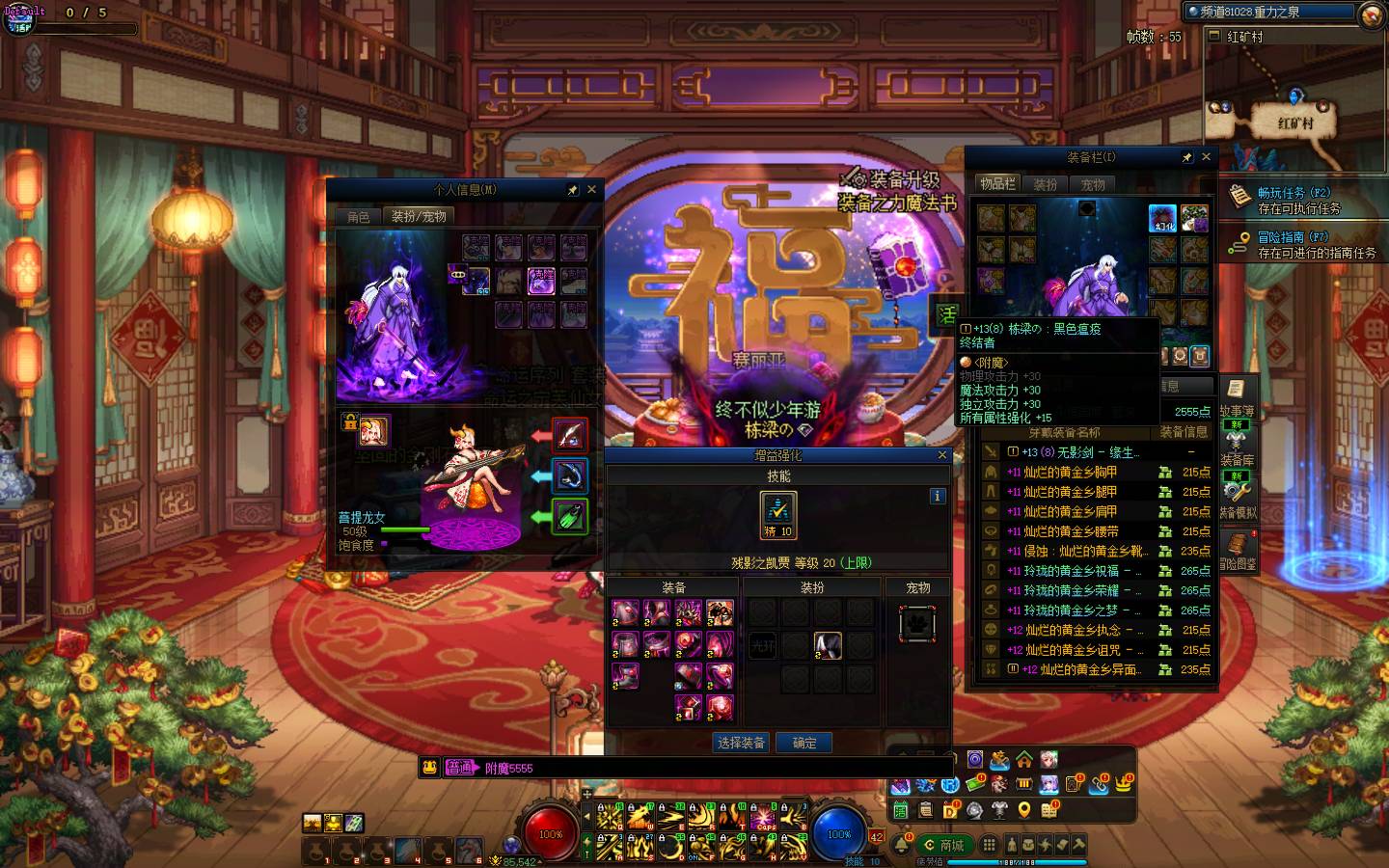Close the 个人信息 personal info window
This screenshot has height=868, width=1389.
pyautogui.click(x=591, y=190)
